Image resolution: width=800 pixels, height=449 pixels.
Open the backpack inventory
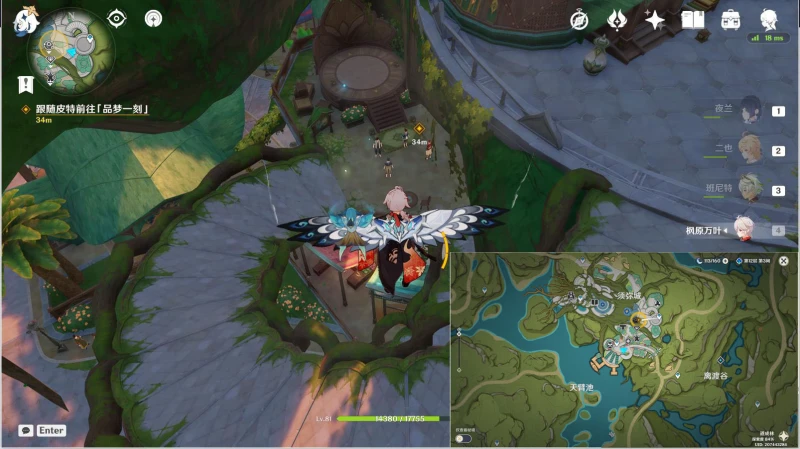(x=731, y=19)
